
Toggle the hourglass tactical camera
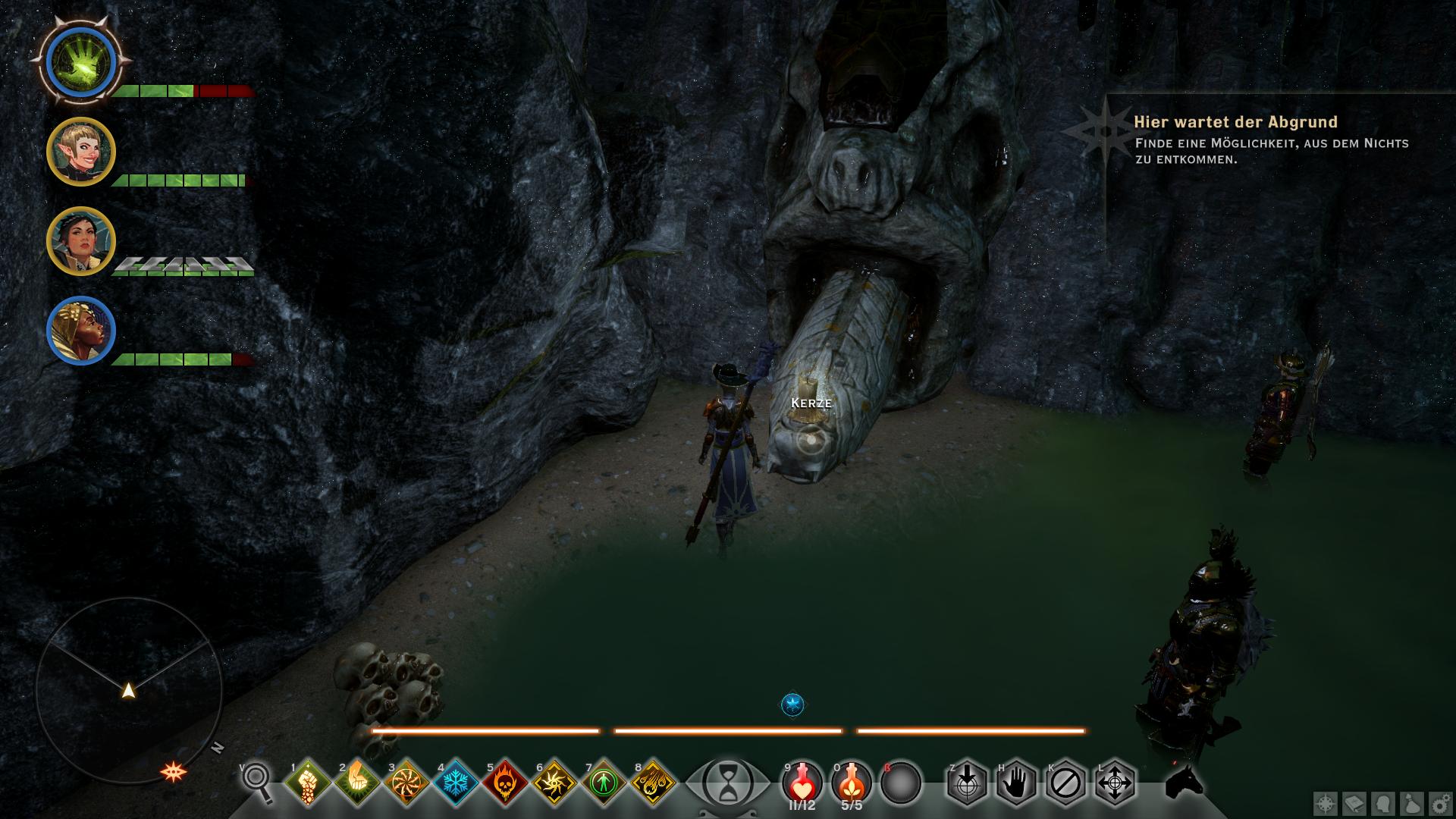(x=727, y=783)
